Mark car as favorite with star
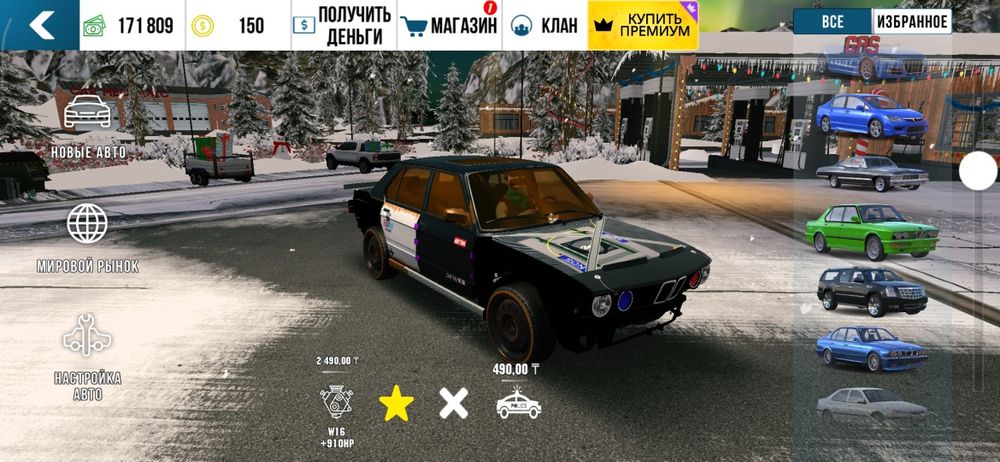This screenshot has height=462, width=1000. pyautogui.click(x=396, y=403)
